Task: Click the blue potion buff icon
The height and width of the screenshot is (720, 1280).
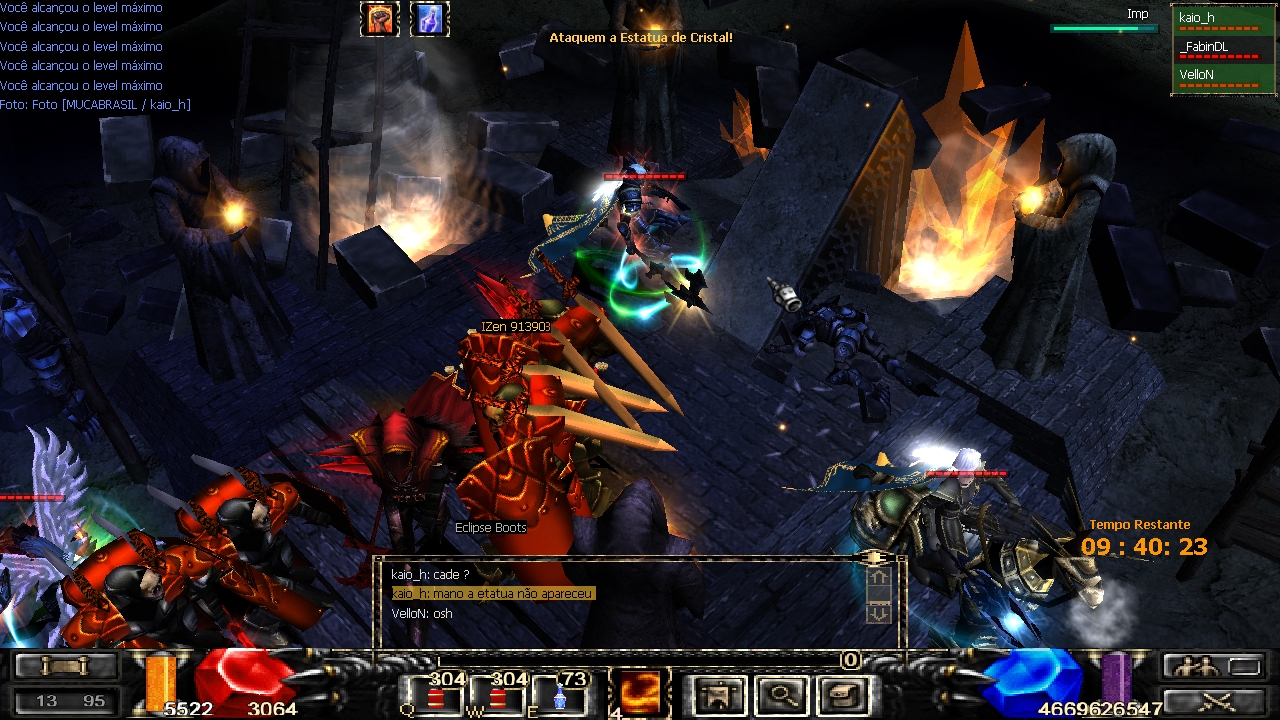Action: [x=430, y=19]
